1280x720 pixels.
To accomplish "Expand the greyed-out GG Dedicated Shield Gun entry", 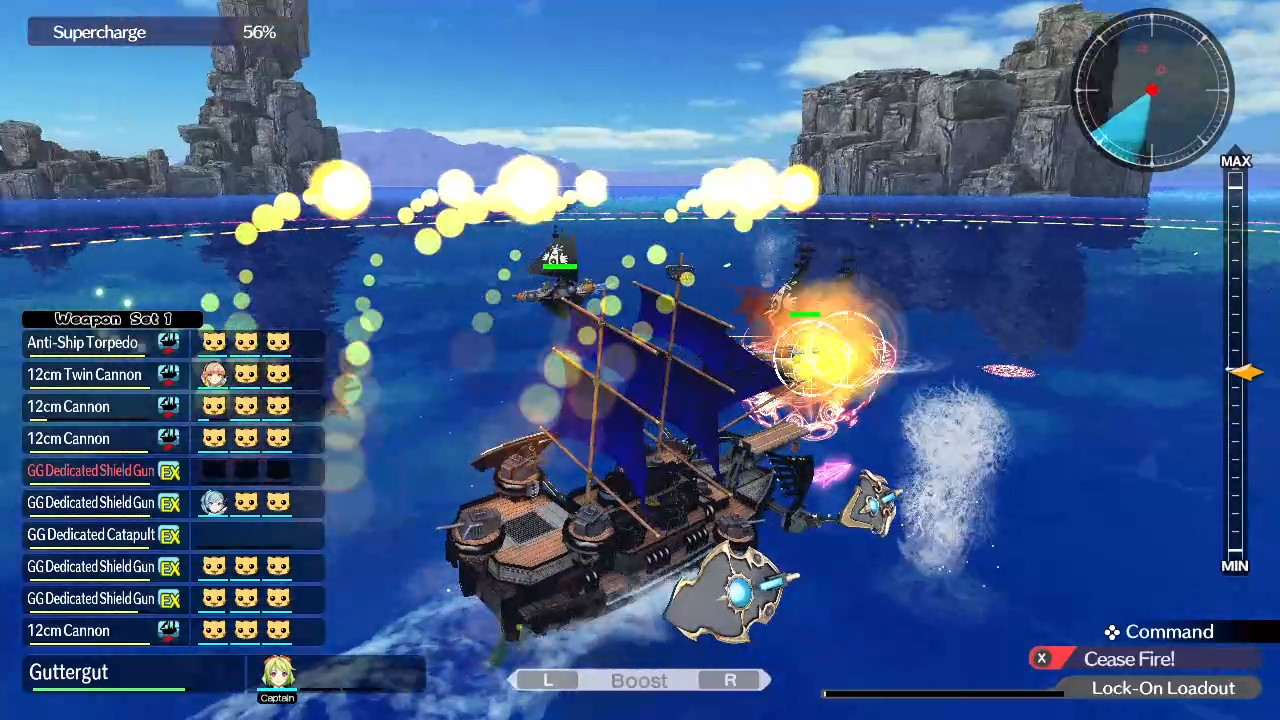I will coord(90,471).
